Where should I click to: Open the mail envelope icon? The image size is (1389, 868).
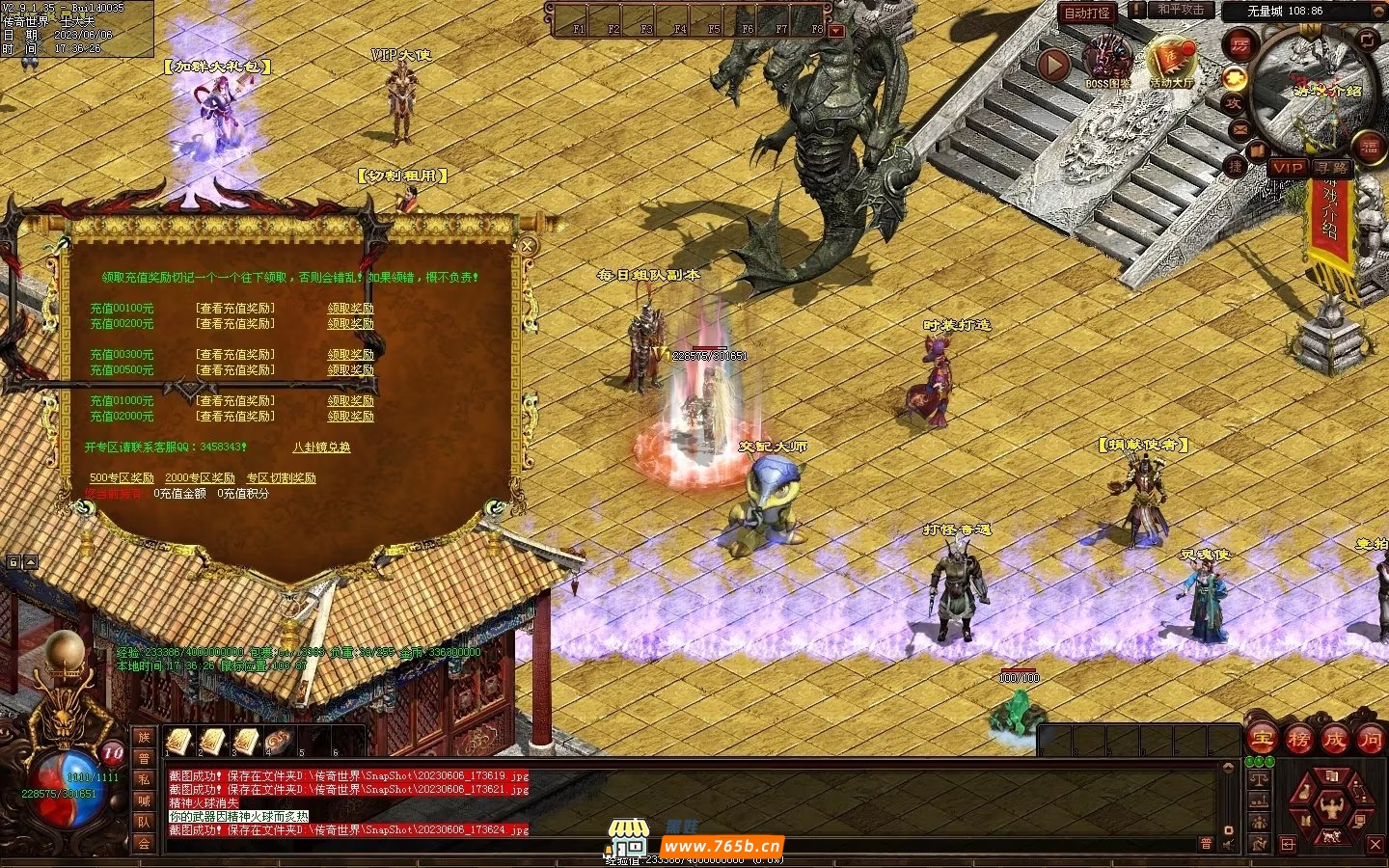point(1239,128)
